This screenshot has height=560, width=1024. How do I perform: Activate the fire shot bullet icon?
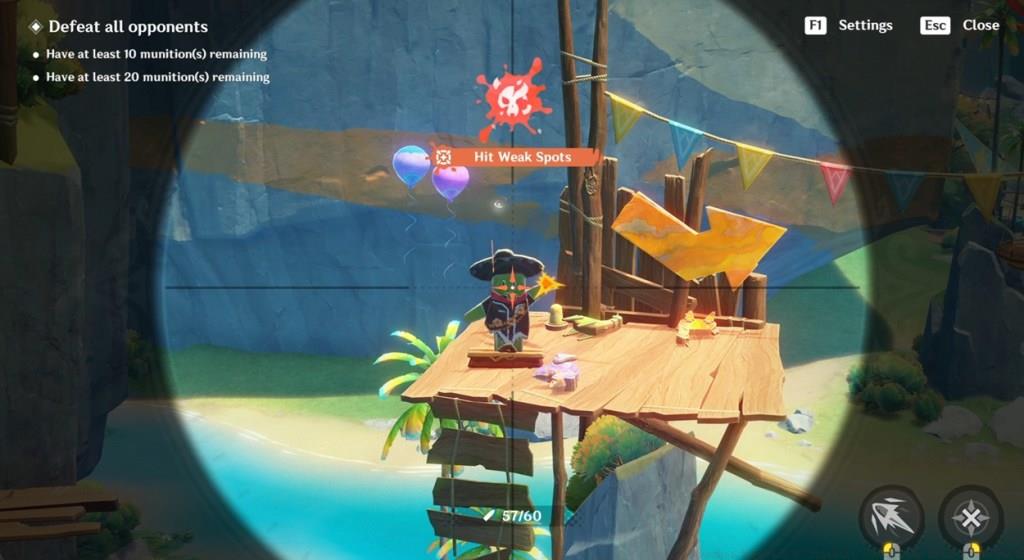click(890, 517)
